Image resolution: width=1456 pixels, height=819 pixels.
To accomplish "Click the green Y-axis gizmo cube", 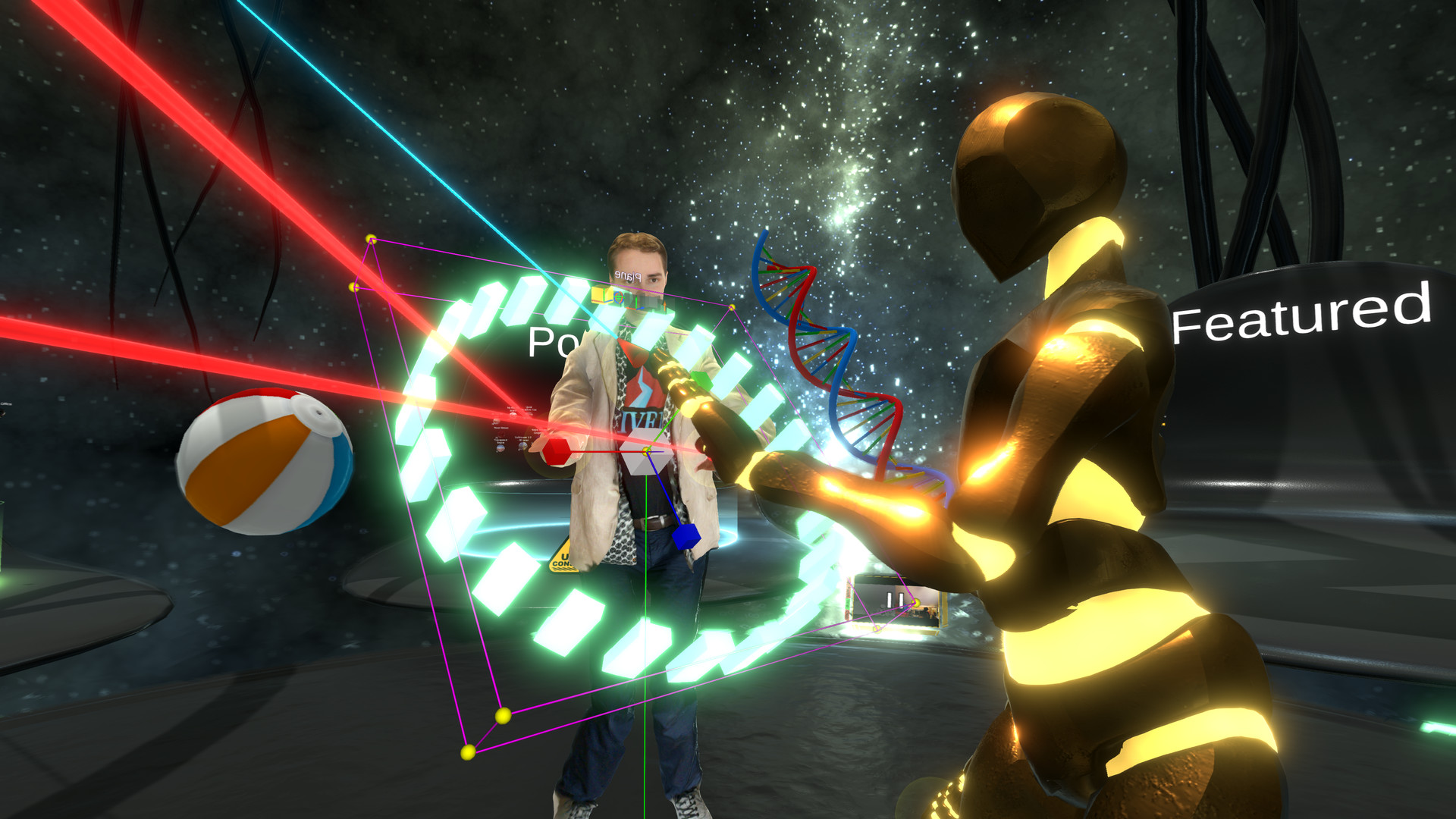I will point(701,379).
